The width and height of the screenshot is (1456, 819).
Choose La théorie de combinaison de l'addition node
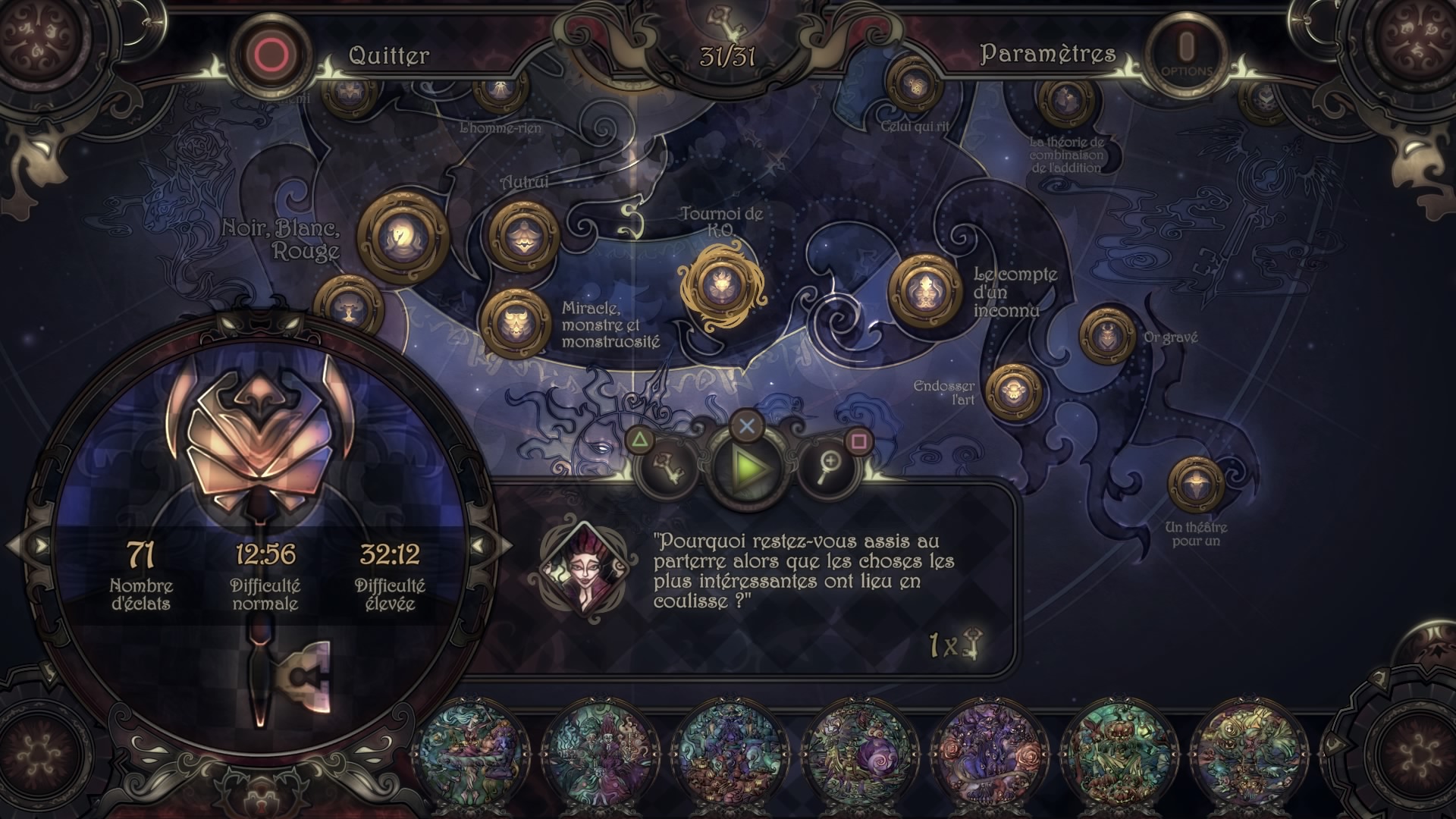[1067, 100]
